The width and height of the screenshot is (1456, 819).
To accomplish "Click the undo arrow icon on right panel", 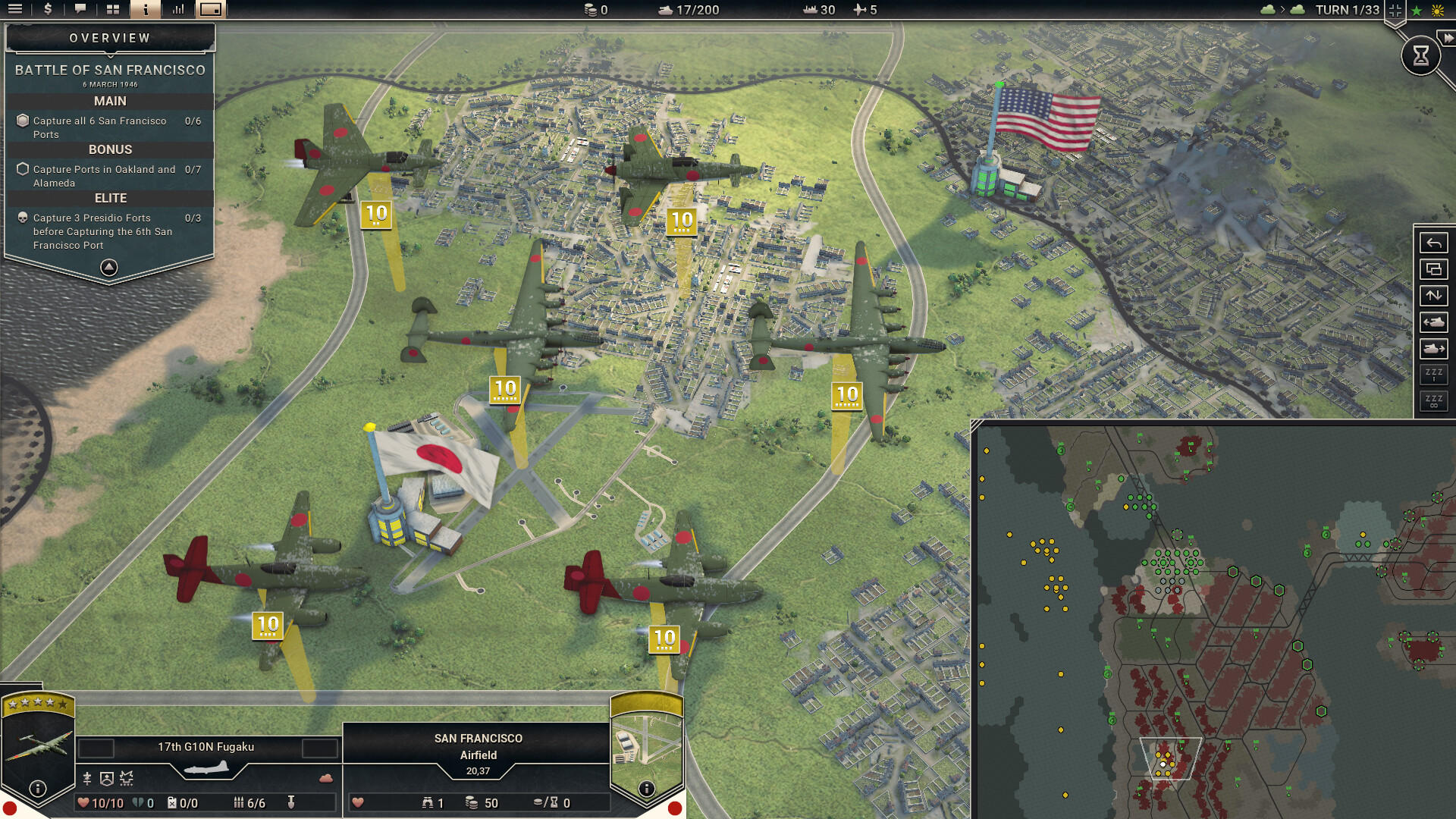I will click(1433, 243).
